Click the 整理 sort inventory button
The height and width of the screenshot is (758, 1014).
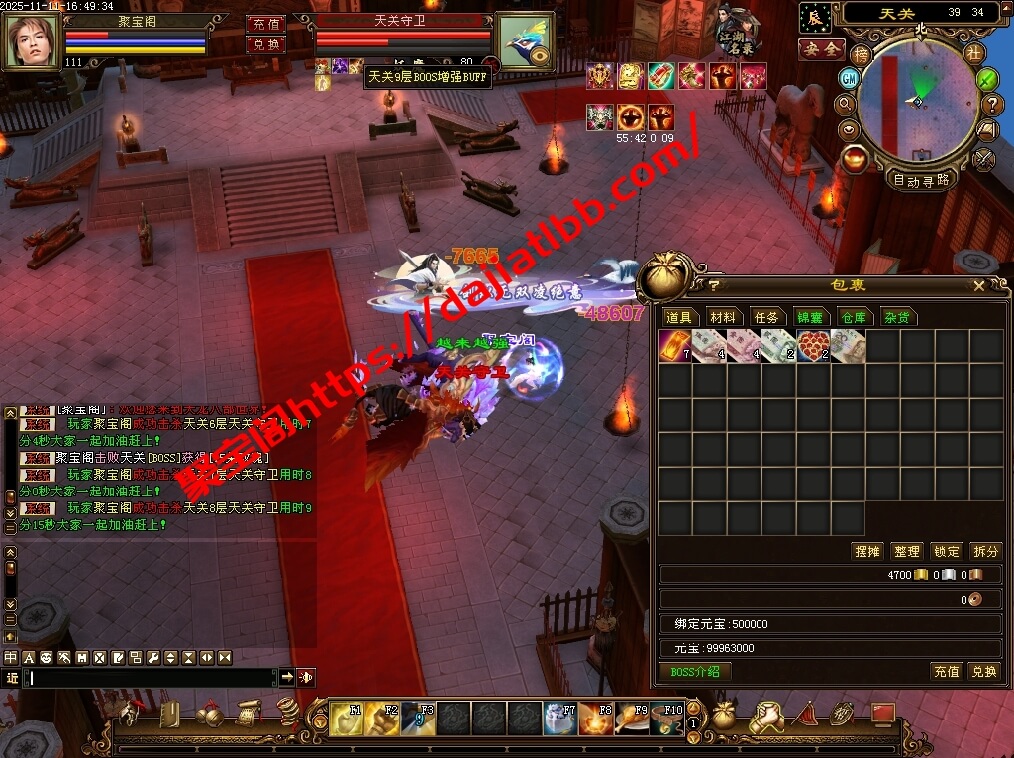point(906,551)
